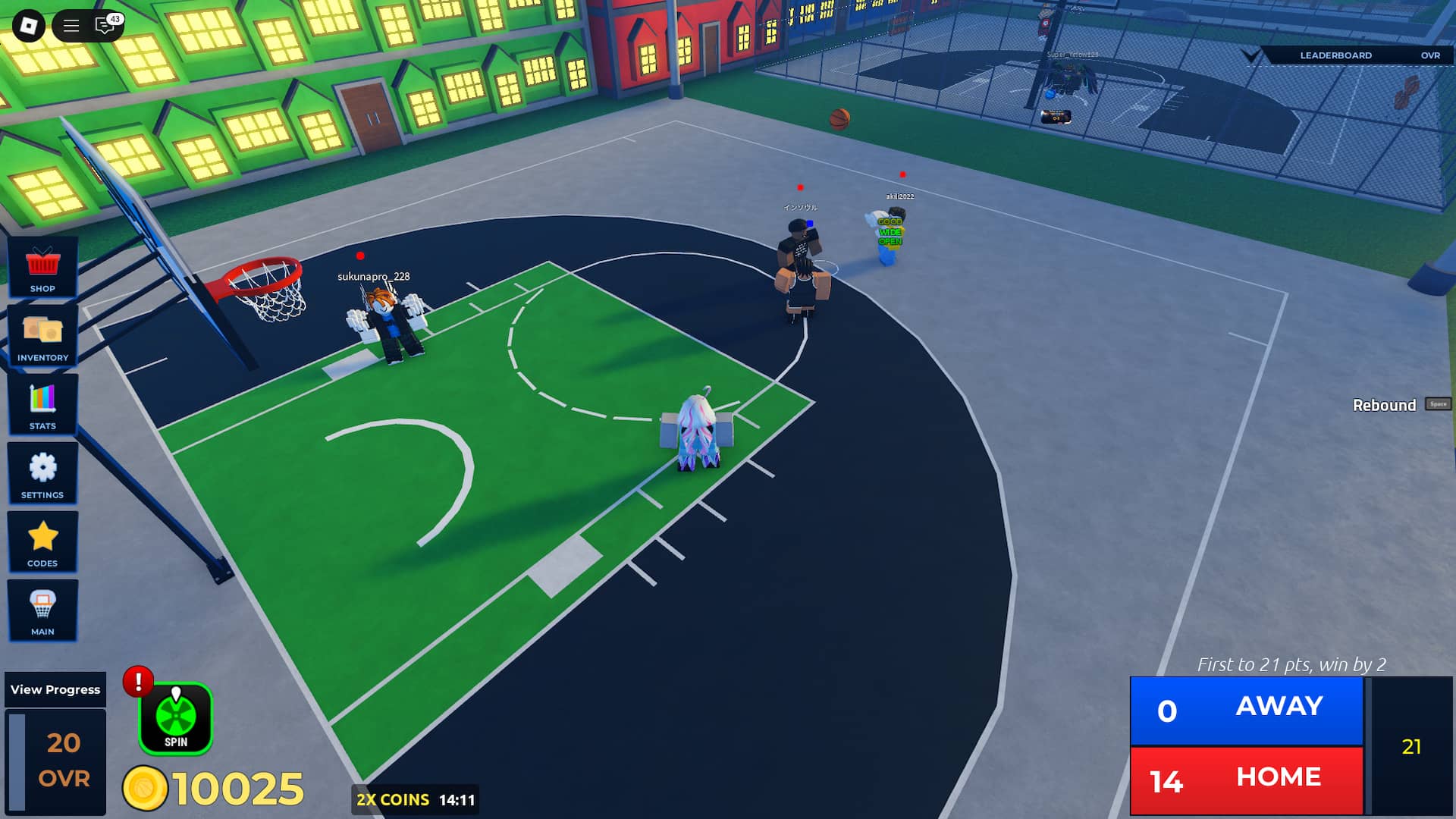Return to Main via the basketball hoop icon
Viewport: 1456px width, 819px height.
(x=43, y=610)
